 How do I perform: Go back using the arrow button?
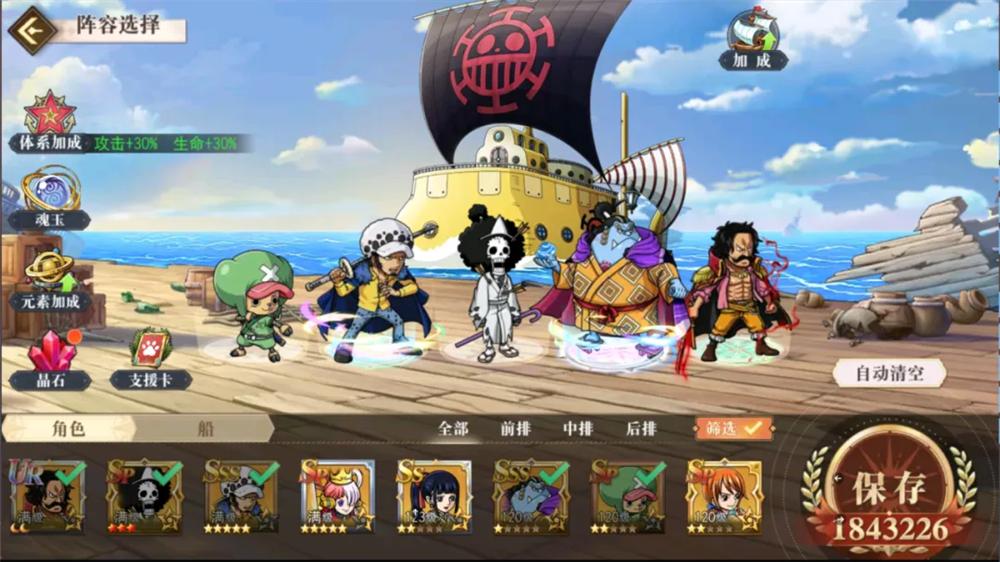click(31, 30)
